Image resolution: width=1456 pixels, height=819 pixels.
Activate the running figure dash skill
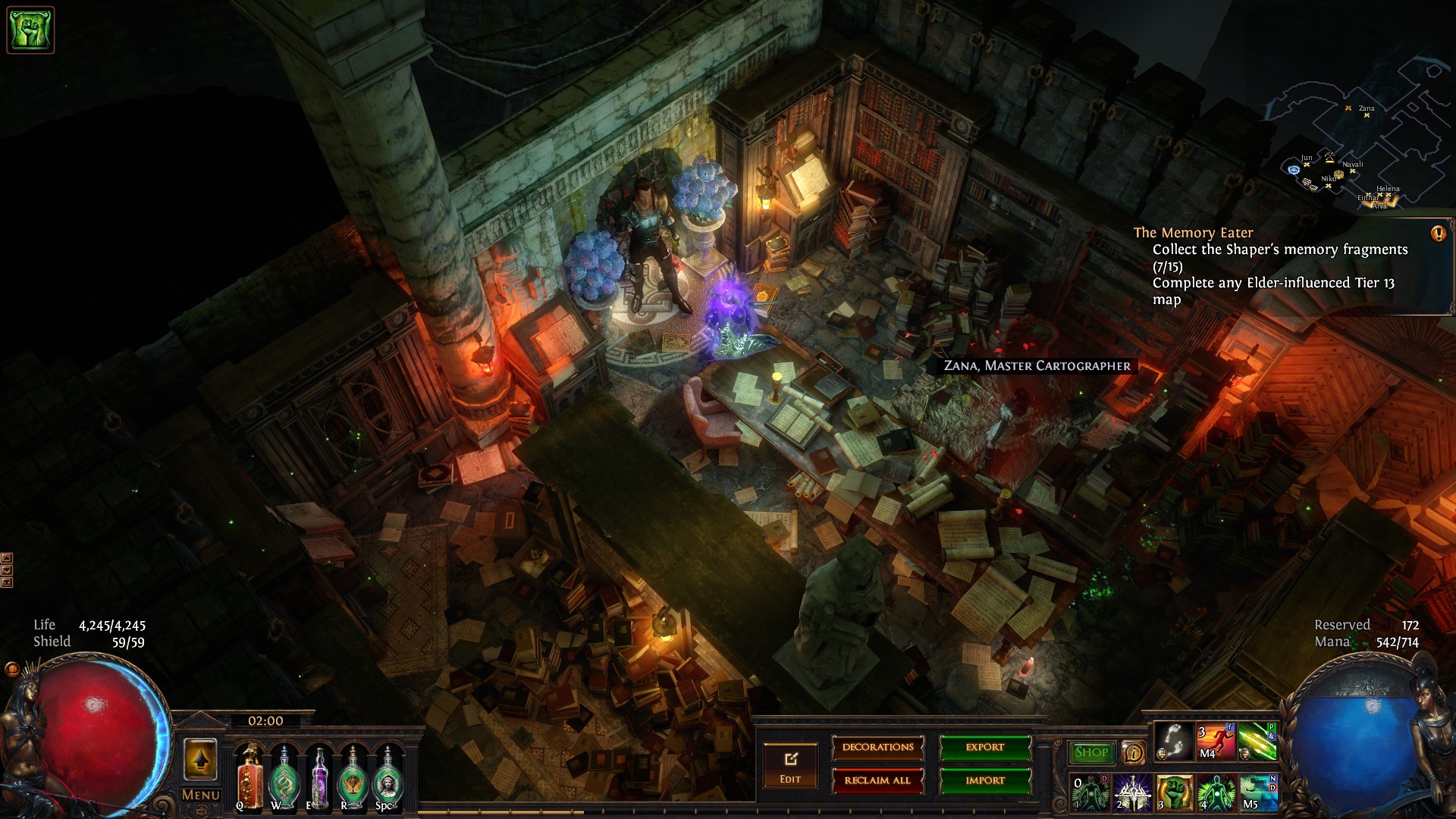click(x=1216, y=741)
